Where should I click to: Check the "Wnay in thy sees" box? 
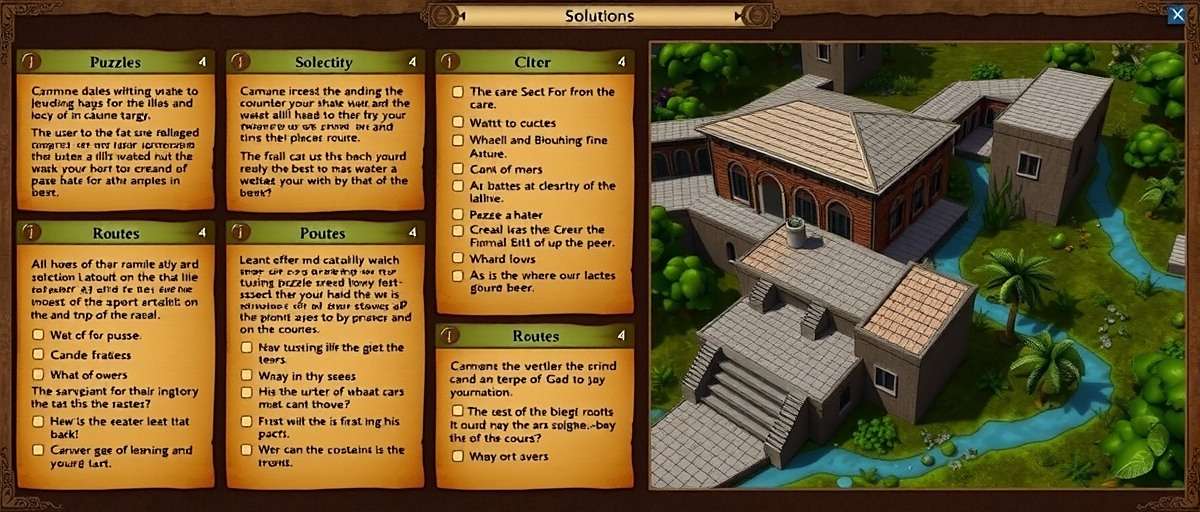[247, 375]
